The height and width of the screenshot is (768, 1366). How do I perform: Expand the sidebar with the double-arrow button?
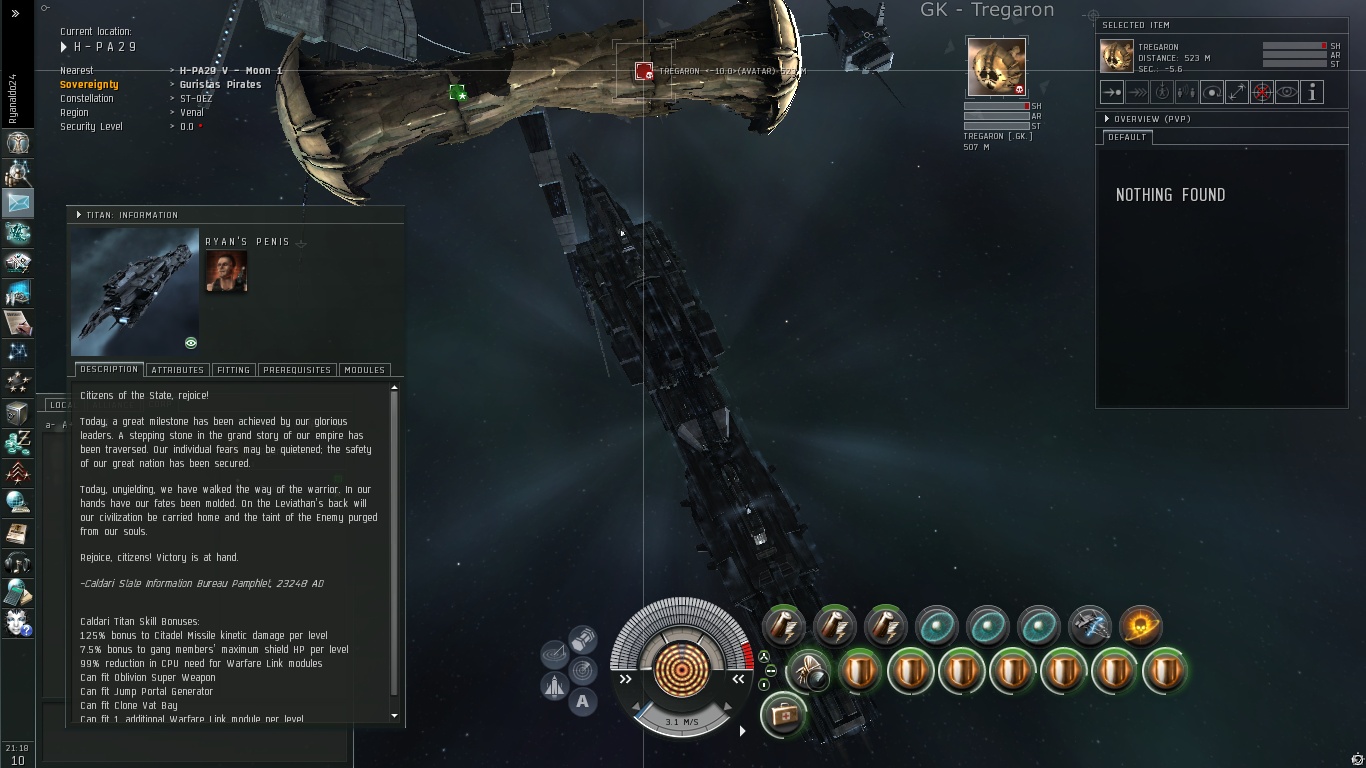pos(15,13)
